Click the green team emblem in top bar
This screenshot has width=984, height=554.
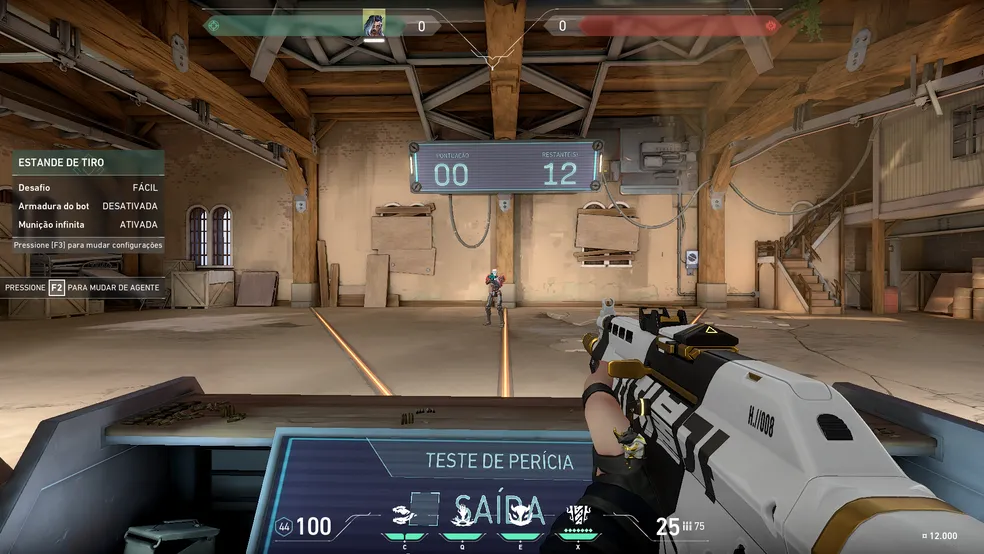click(x=212, y=26)
